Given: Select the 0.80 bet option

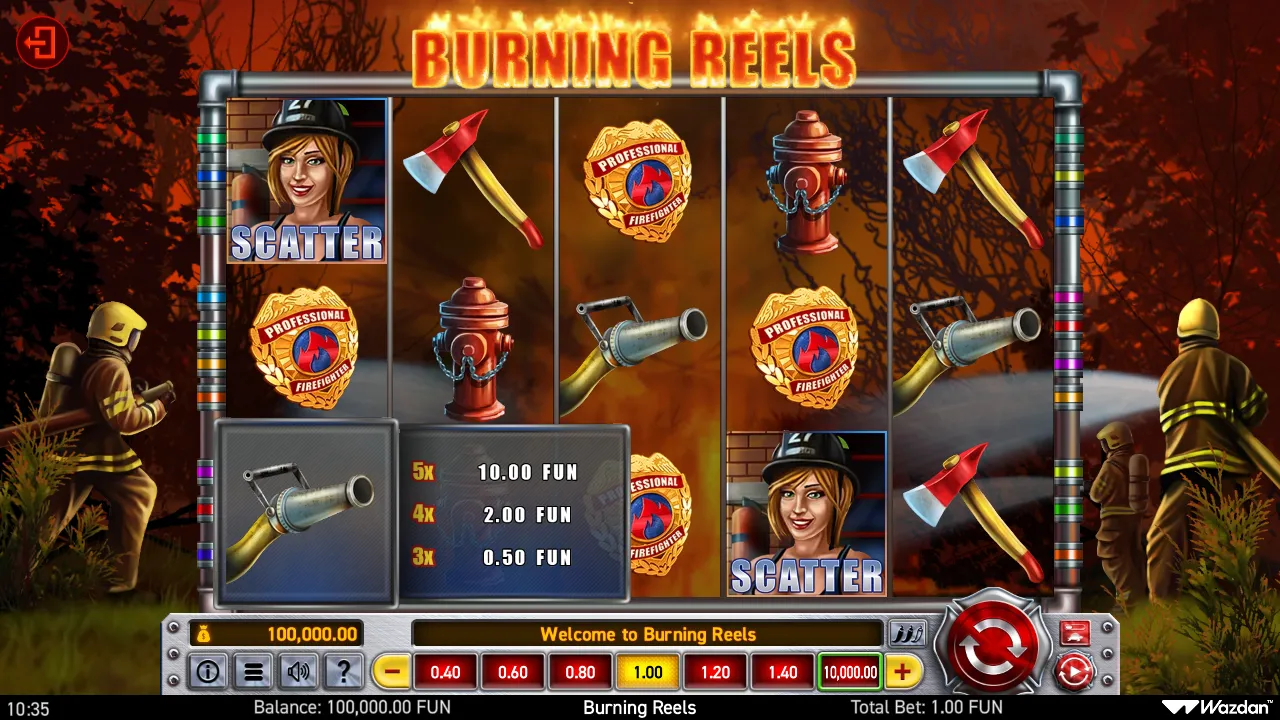Looking at the screenshot, I should click(580, 671).
